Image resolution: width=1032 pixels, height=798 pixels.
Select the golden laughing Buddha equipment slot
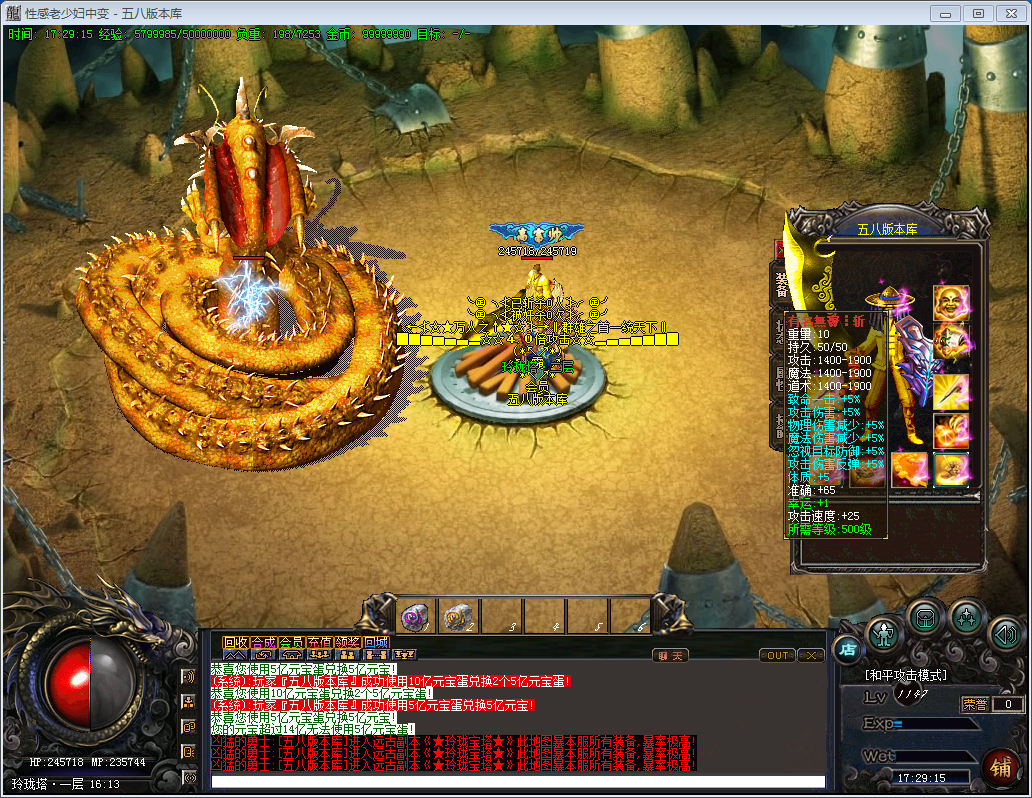pyautogui.click(x=951, y=302)
